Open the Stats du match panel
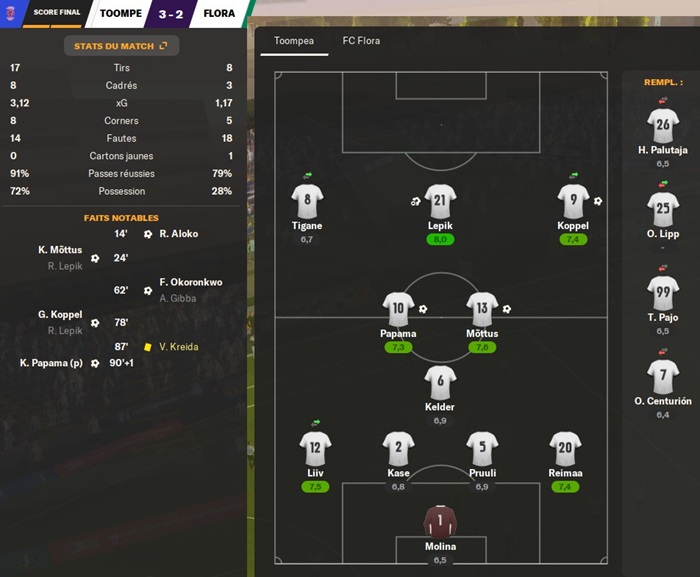The height and width of the screenshot is (577, 700). click(x=121, y=46)
